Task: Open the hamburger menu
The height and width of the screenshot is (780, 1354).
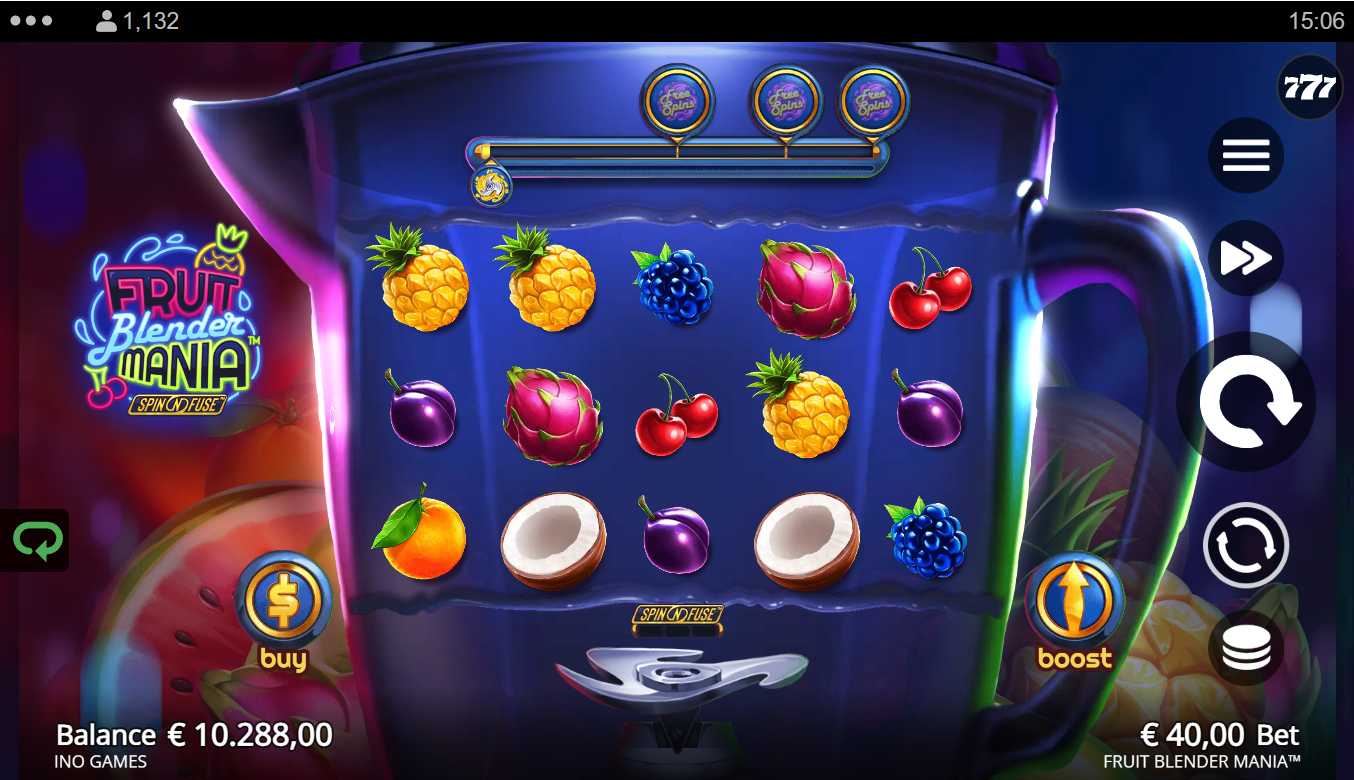Action: coord(1246,156)
